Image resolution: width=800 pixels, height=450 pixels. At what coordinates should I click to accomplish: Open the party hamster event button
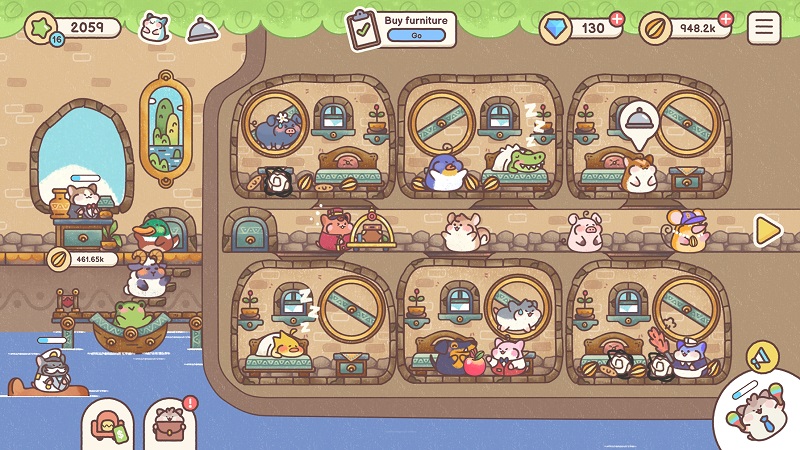point(760,411)
